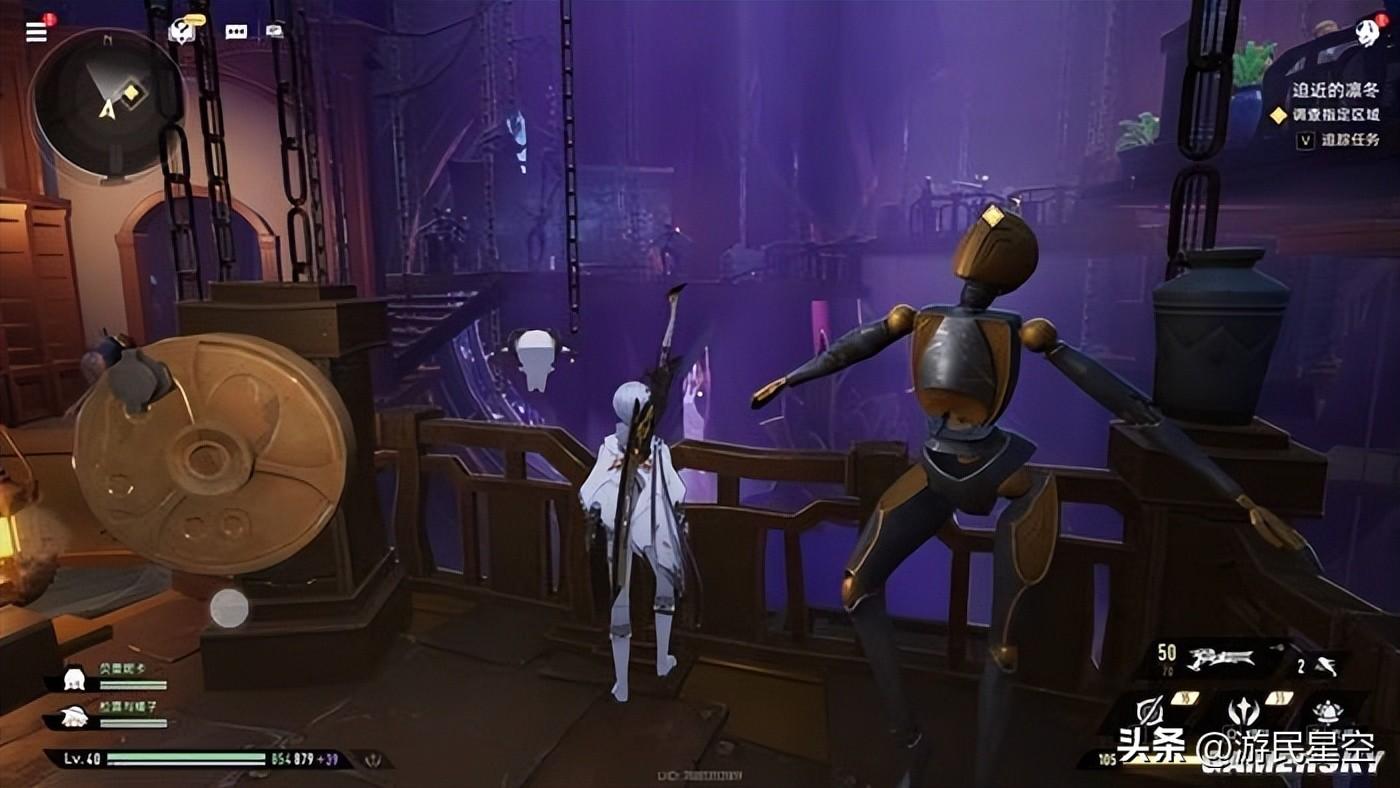This screenshot has width=1400, height=788.
Task: Open the three-dot chat bubble
Action: tap(236, 31)
